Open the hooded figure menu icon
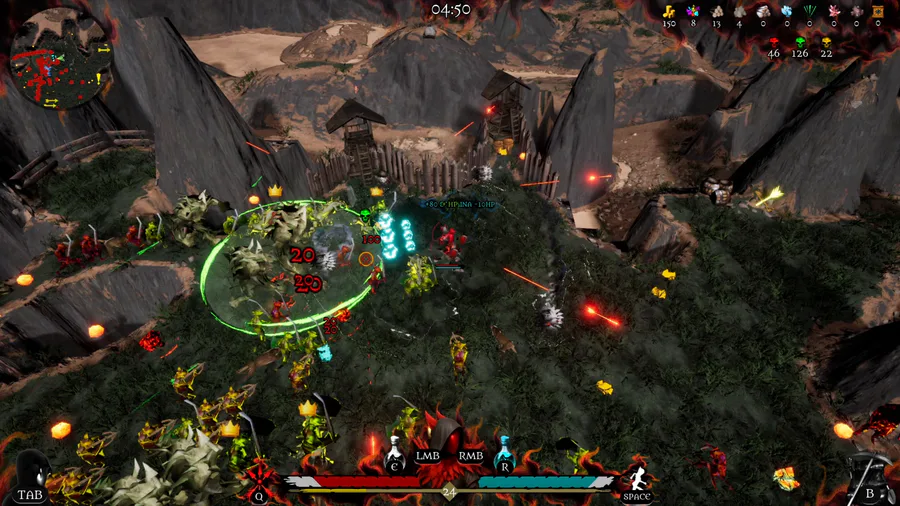 (32, 470)
